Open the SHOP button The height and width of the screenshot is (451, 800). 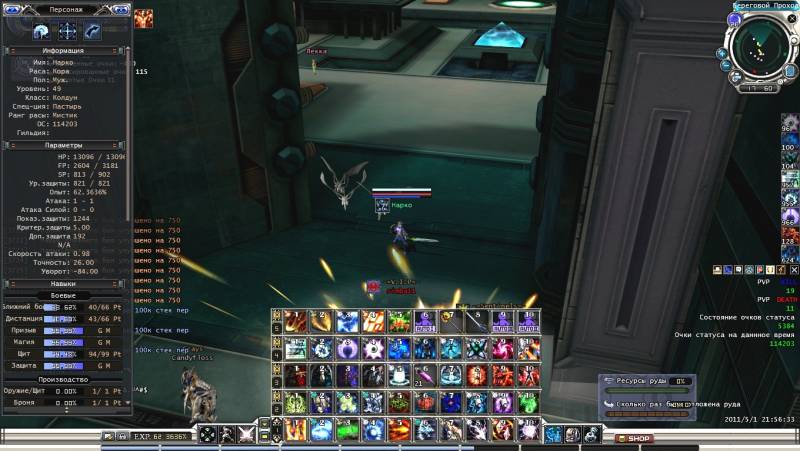[x=634, y=438]
